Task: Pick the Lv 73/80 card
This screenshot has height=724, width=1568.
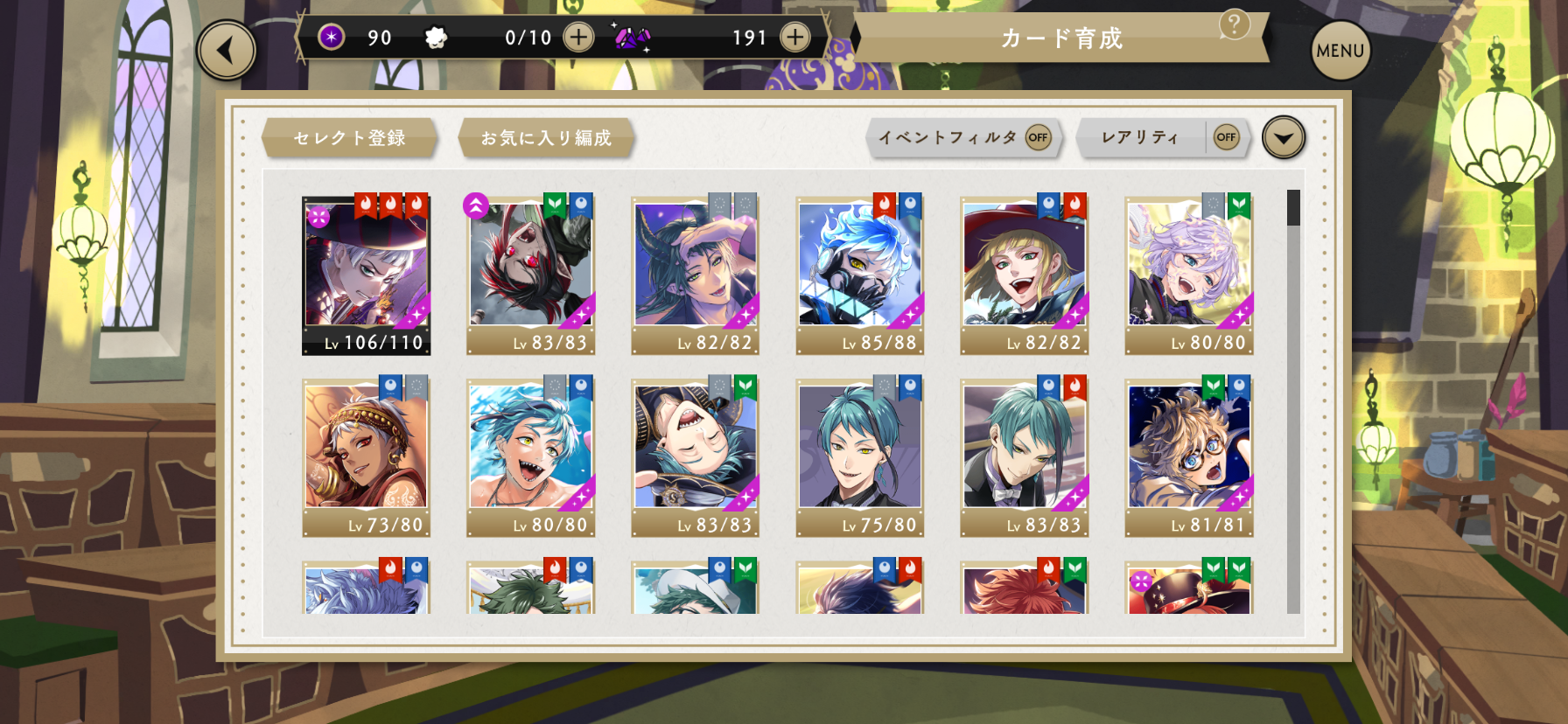Action: tap(367, 456)
